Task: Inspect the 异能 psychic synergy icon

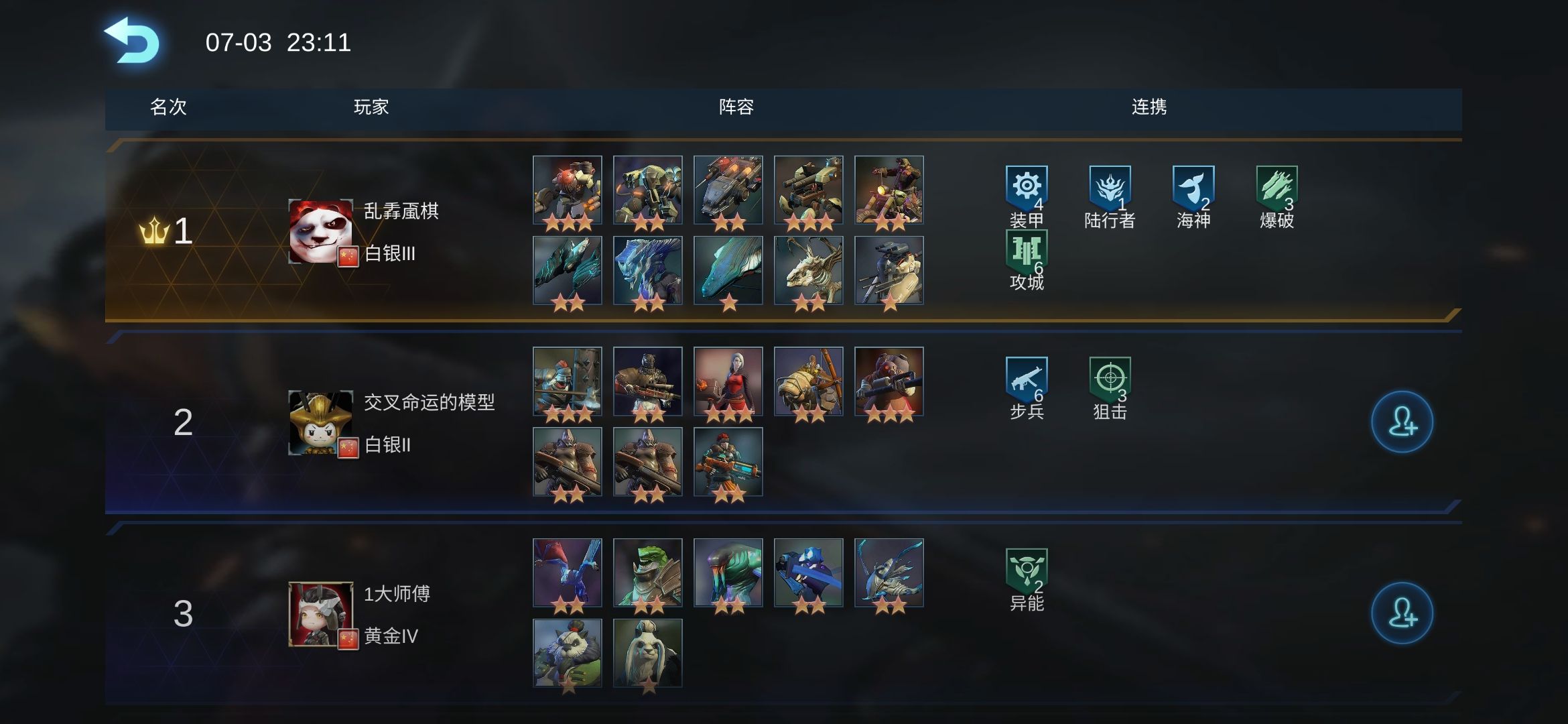Action: pyautogui.click(x=1026, y=571)
